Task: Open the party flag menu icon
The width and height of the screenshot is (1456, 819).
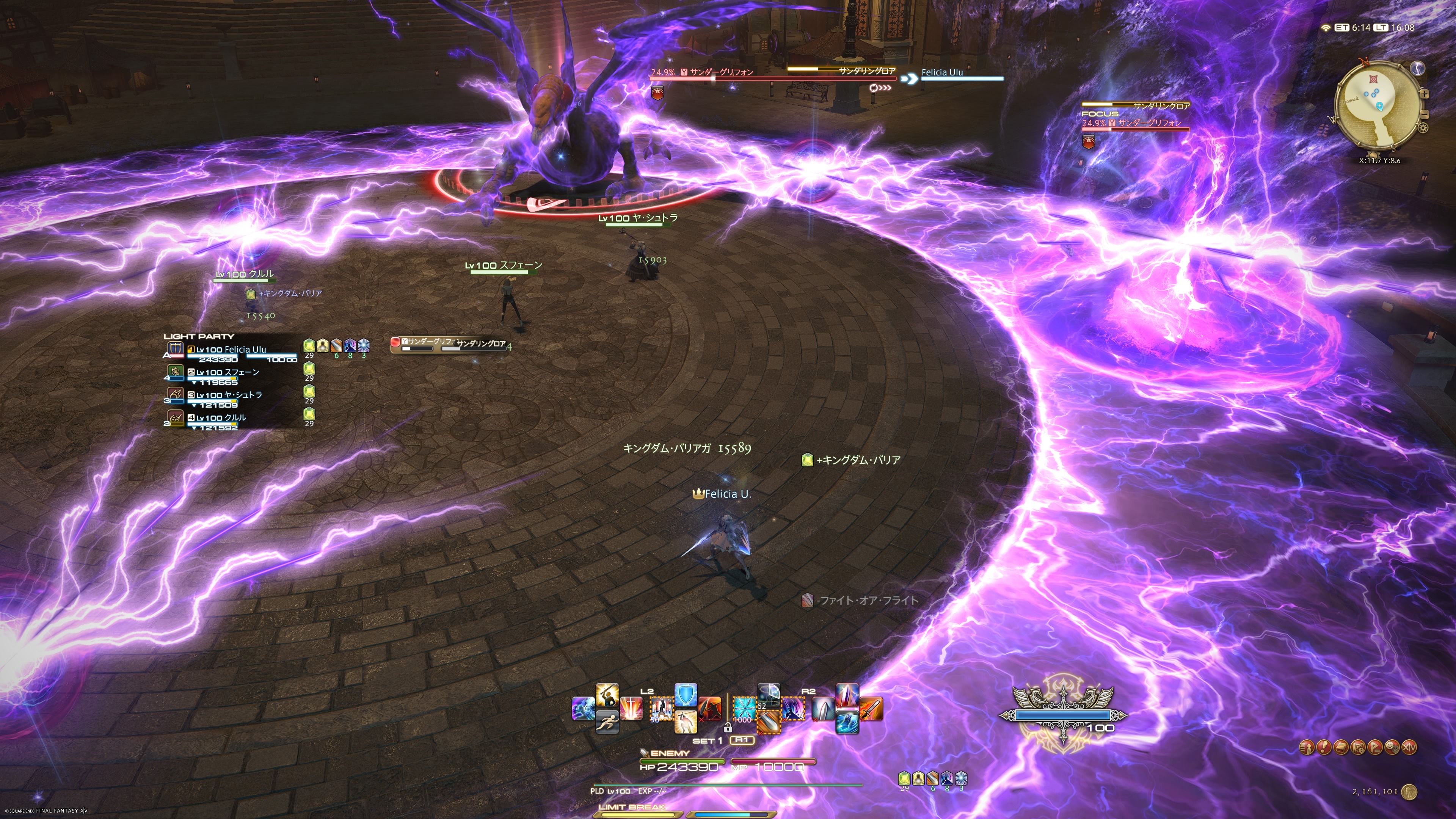Action: coord(1375,747)
